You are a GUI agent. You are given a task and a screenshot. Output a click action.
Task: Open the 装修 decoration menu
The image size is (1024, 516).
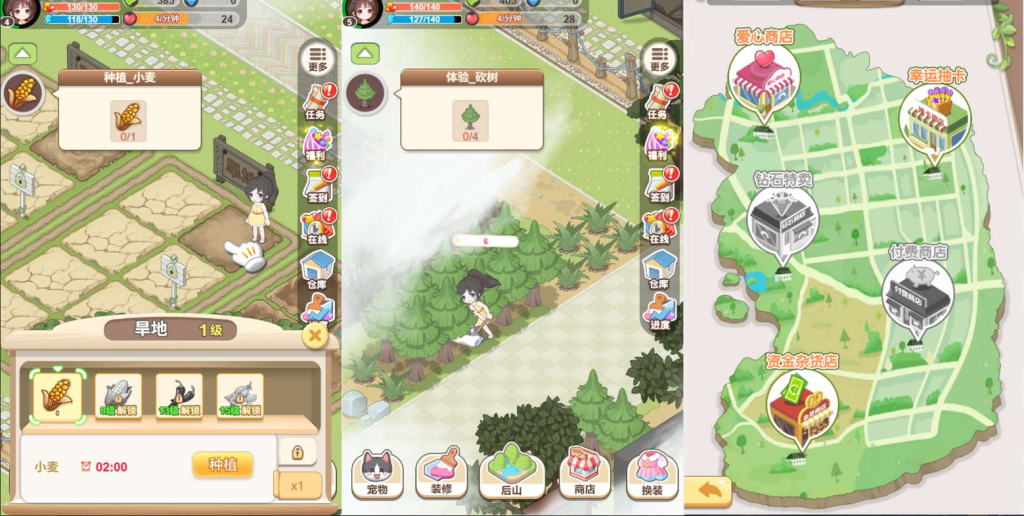441,474
